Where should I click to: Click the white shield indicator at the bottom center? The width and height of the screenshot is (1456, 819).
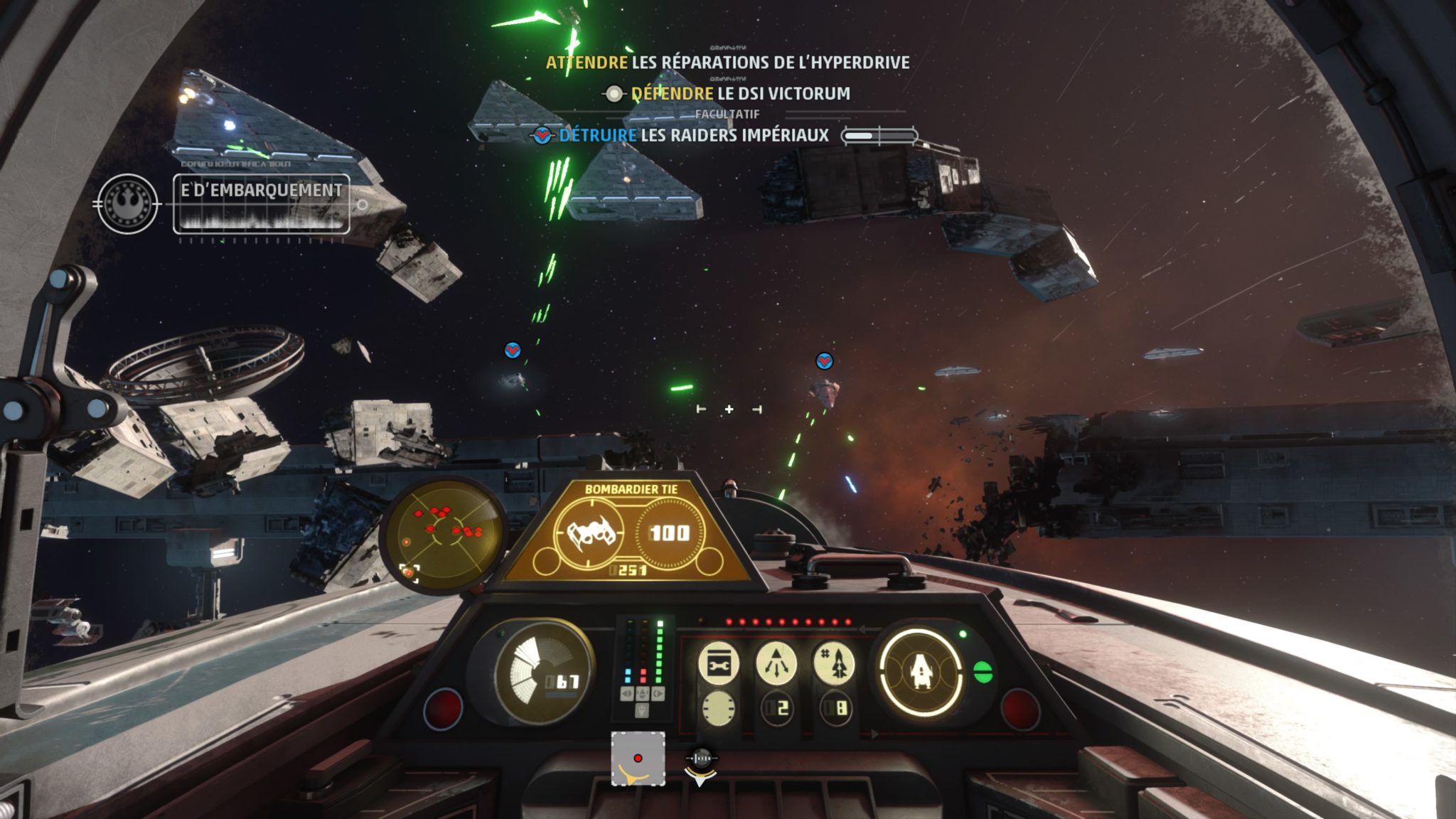(700, 764)
